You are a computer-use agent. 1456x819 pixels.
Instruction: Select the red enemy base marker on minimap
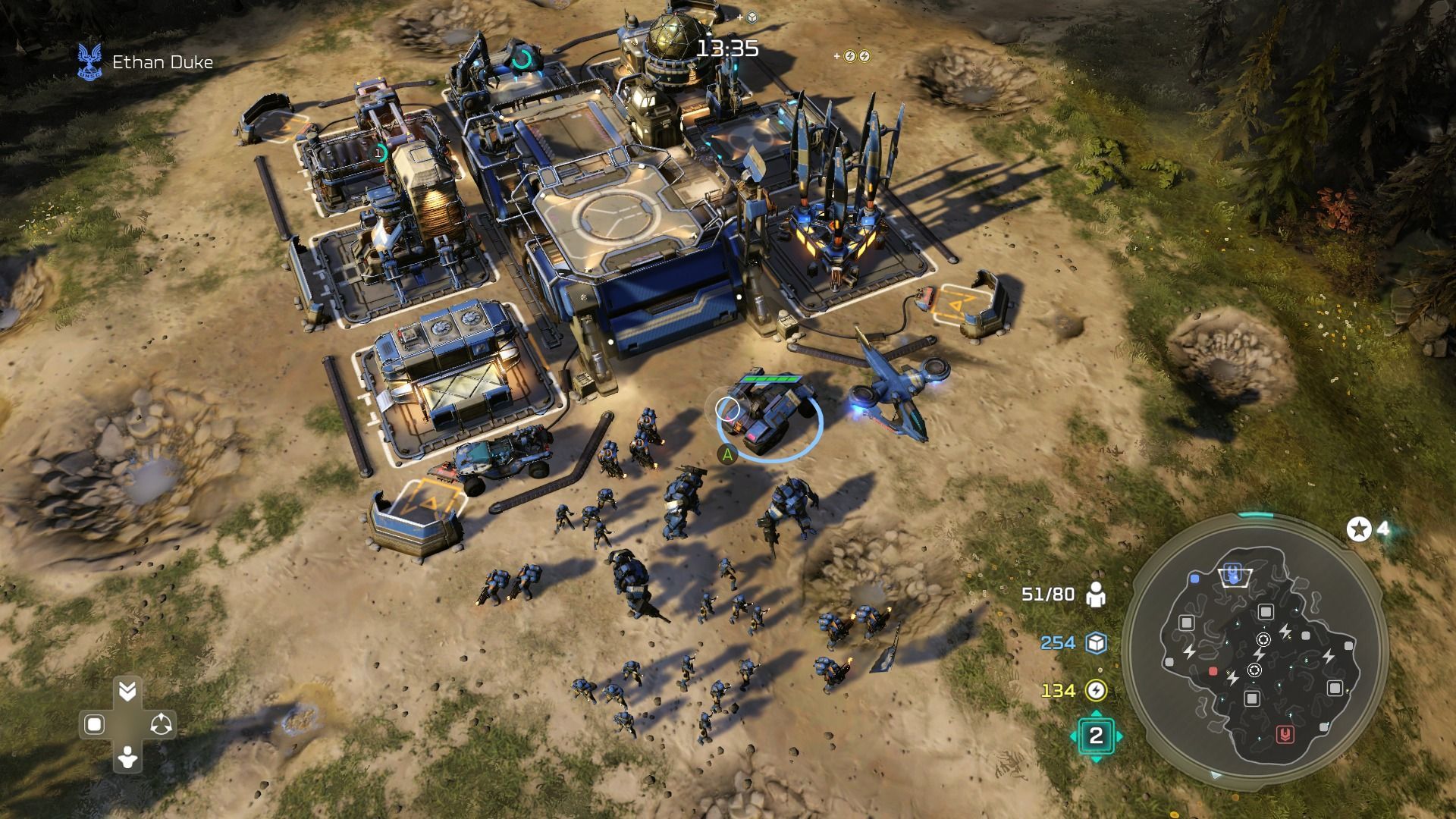[x=1285, y=733]
